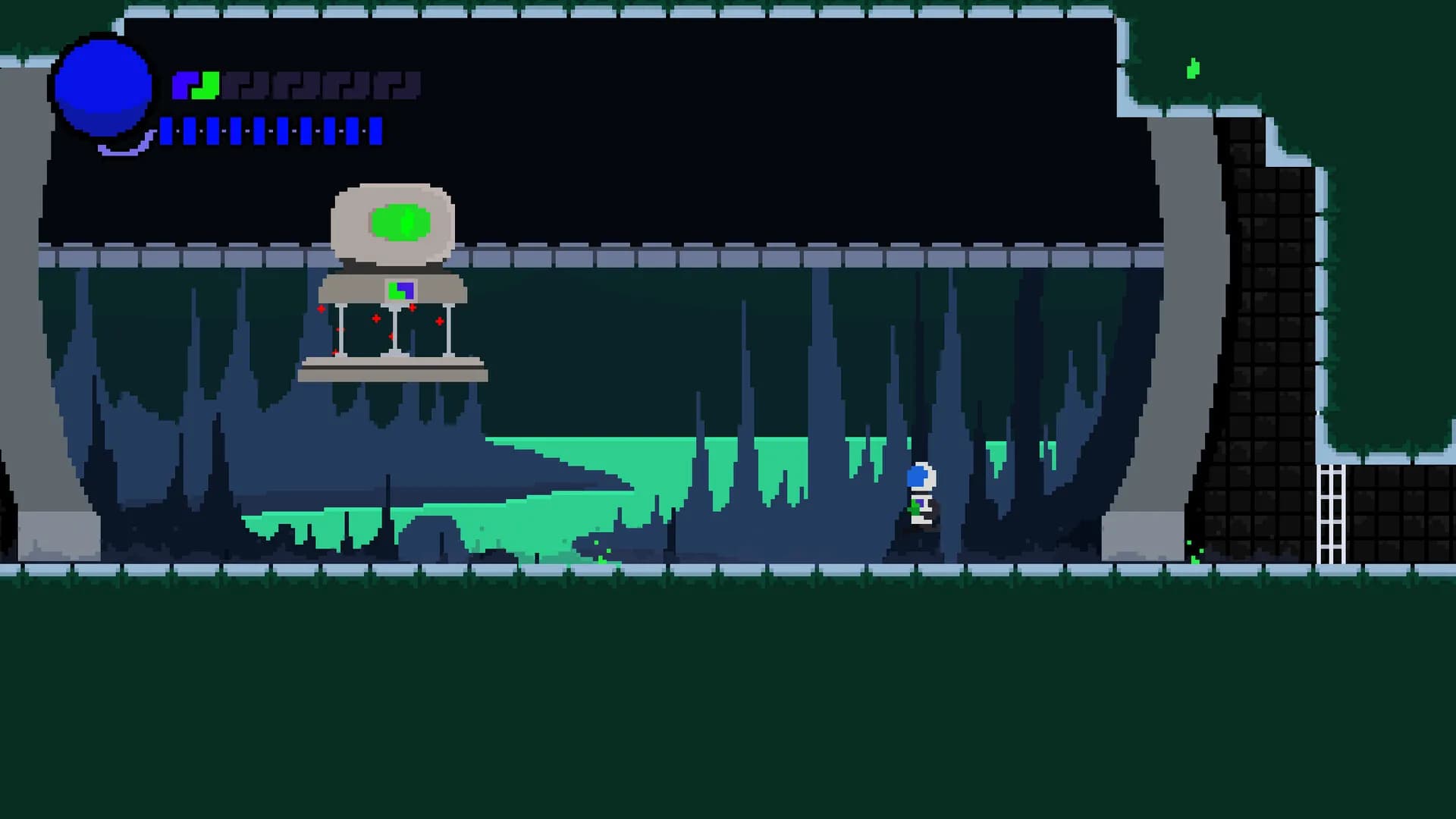Image resolution: width=1456 pixels, height=819 pixels.
Task: Click the machine's base platform
Action: [x=394, y=372]
